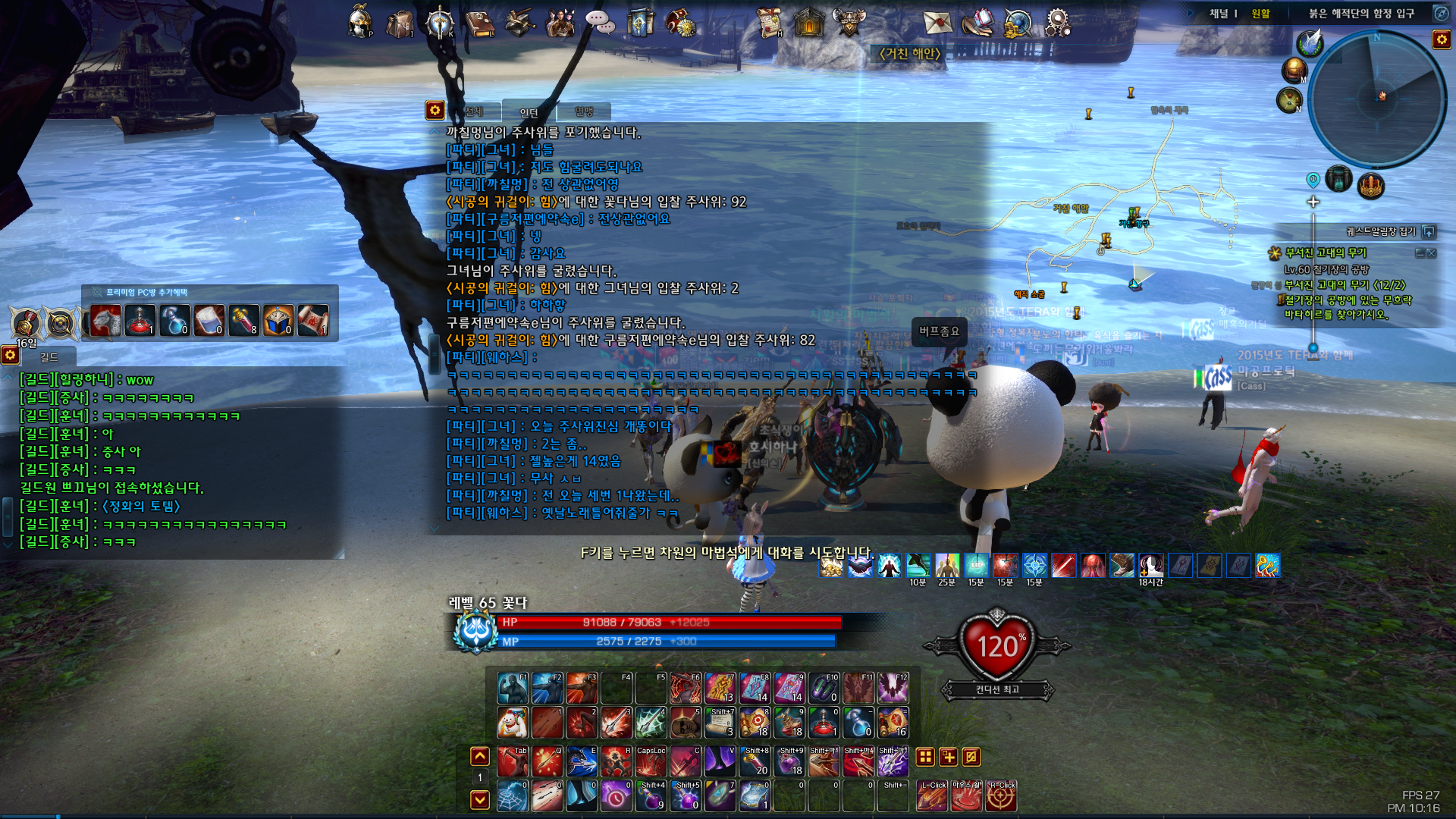Open the system settings gears icon

[x=1057, y=22]
